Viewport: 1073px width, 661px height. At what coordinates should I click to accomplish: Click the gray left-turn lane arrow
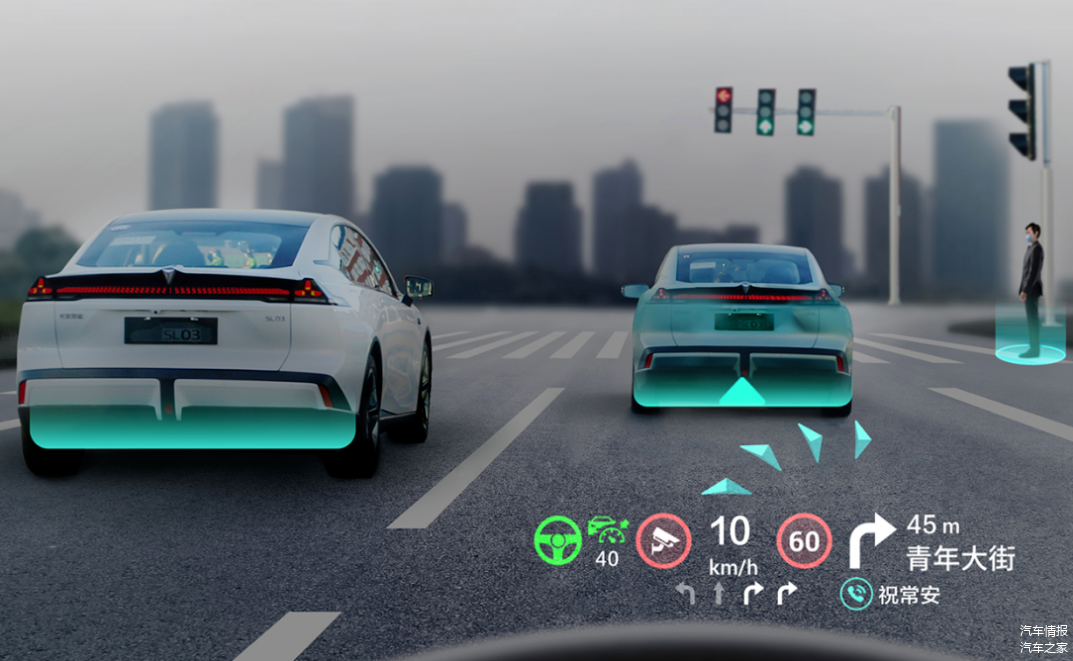[686, 593]
